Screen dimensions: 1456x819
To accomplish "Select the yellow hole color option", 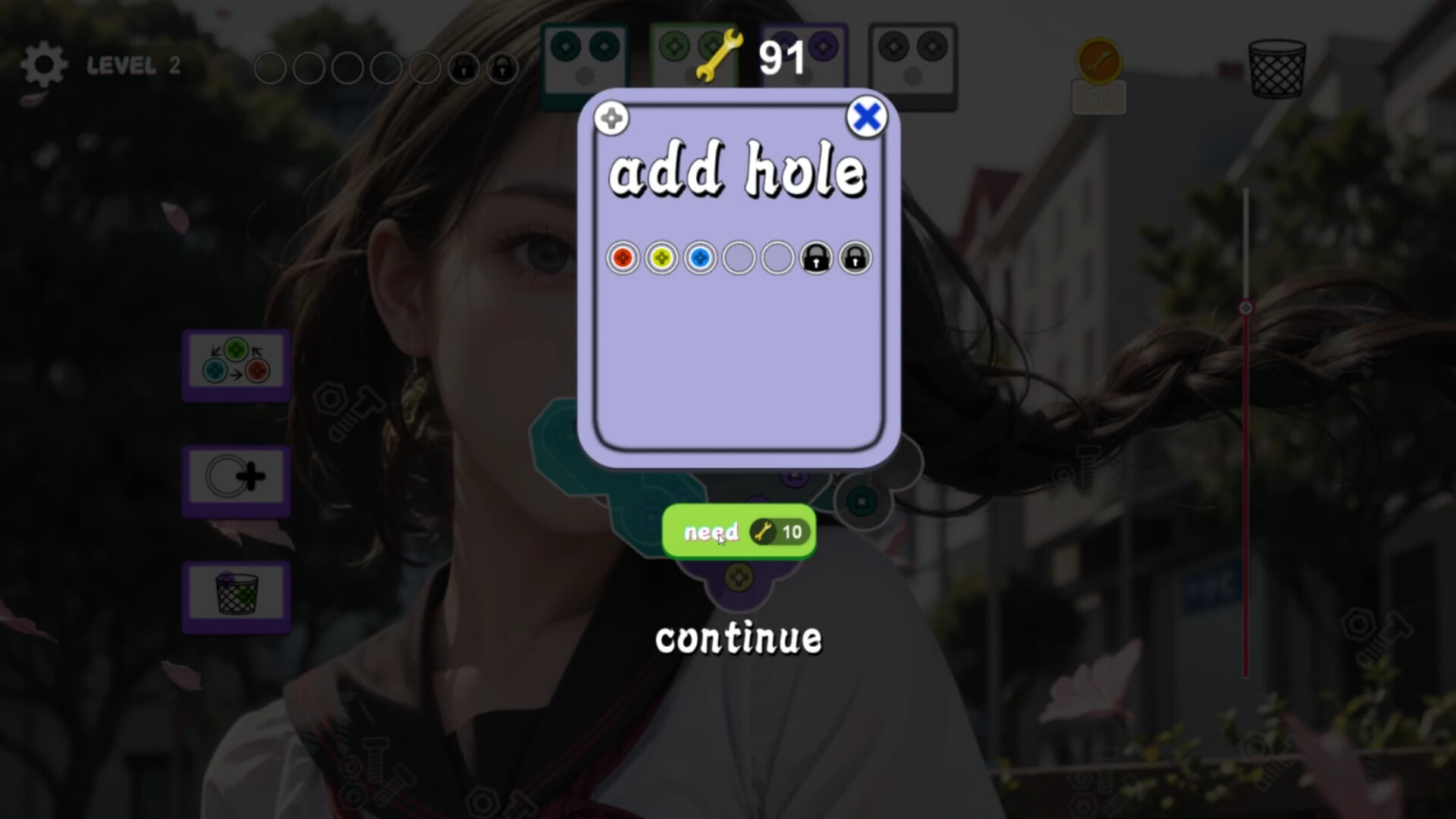I will [x=661, y=258].
